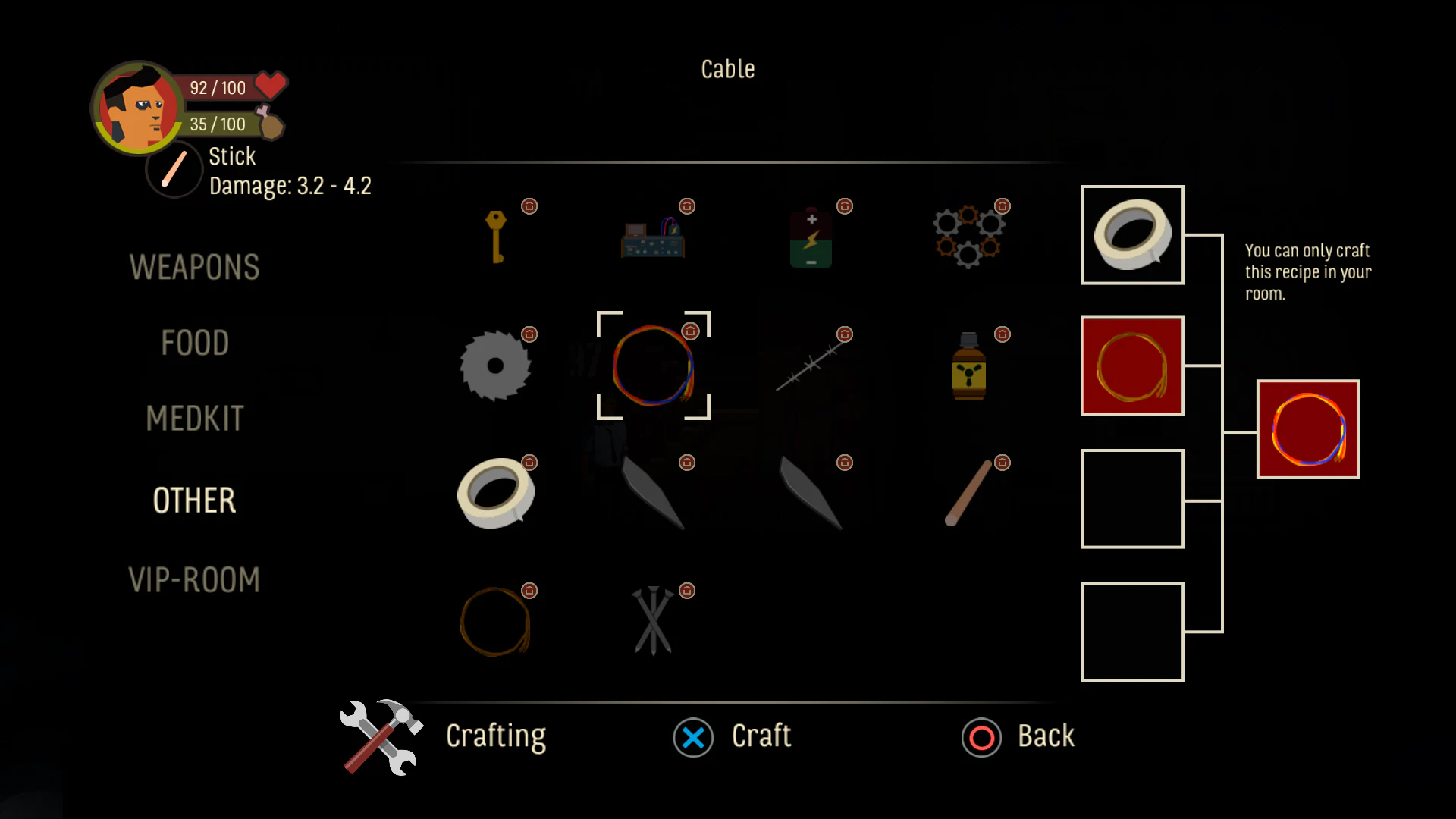Viewport: 1456px width, 819px height.
Task: Switch to the FOOD category
Action: pos(195,343)
